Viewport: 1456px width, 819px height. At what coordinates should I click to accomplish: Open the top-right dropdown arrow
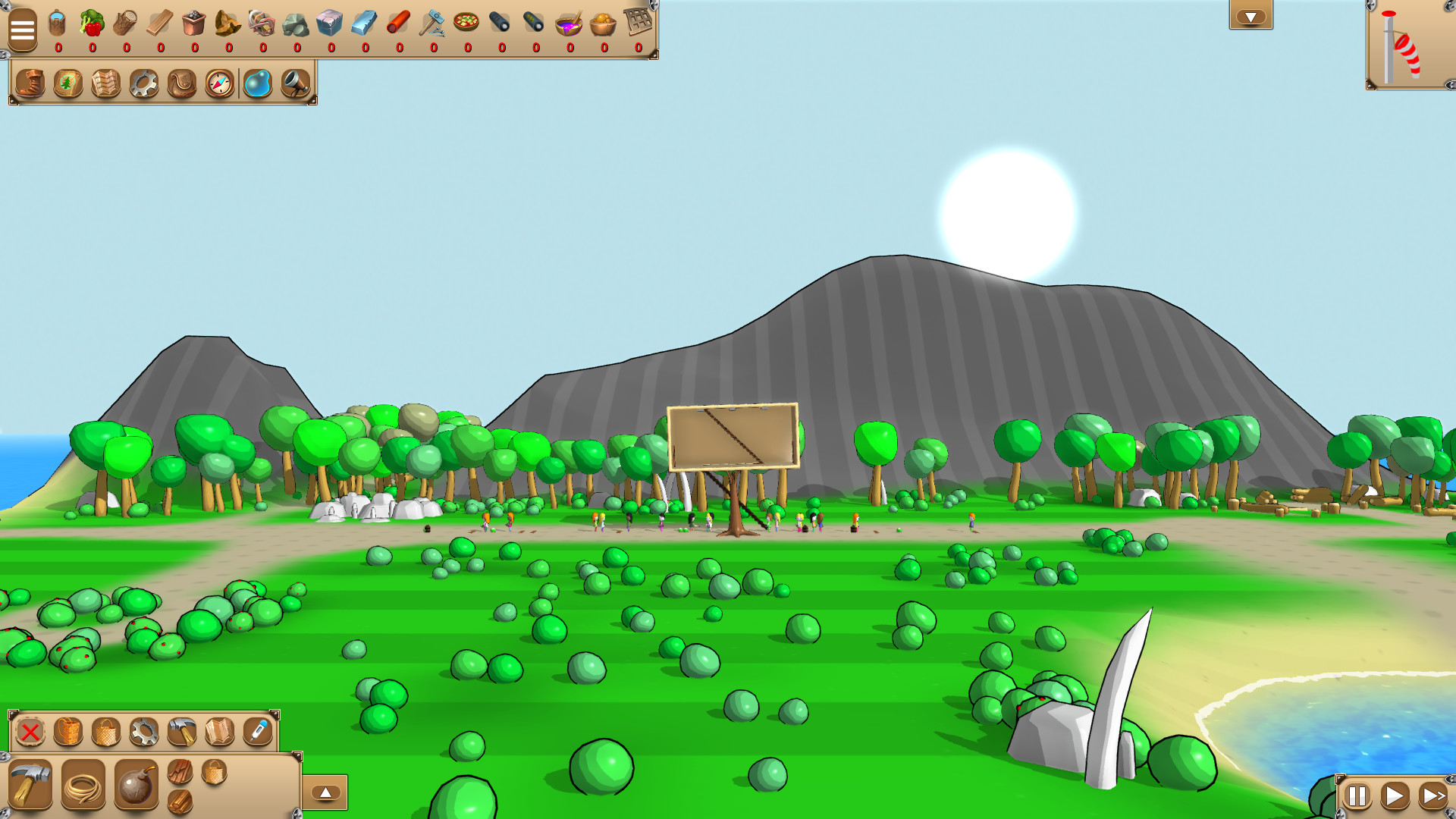coord(1251,15)
